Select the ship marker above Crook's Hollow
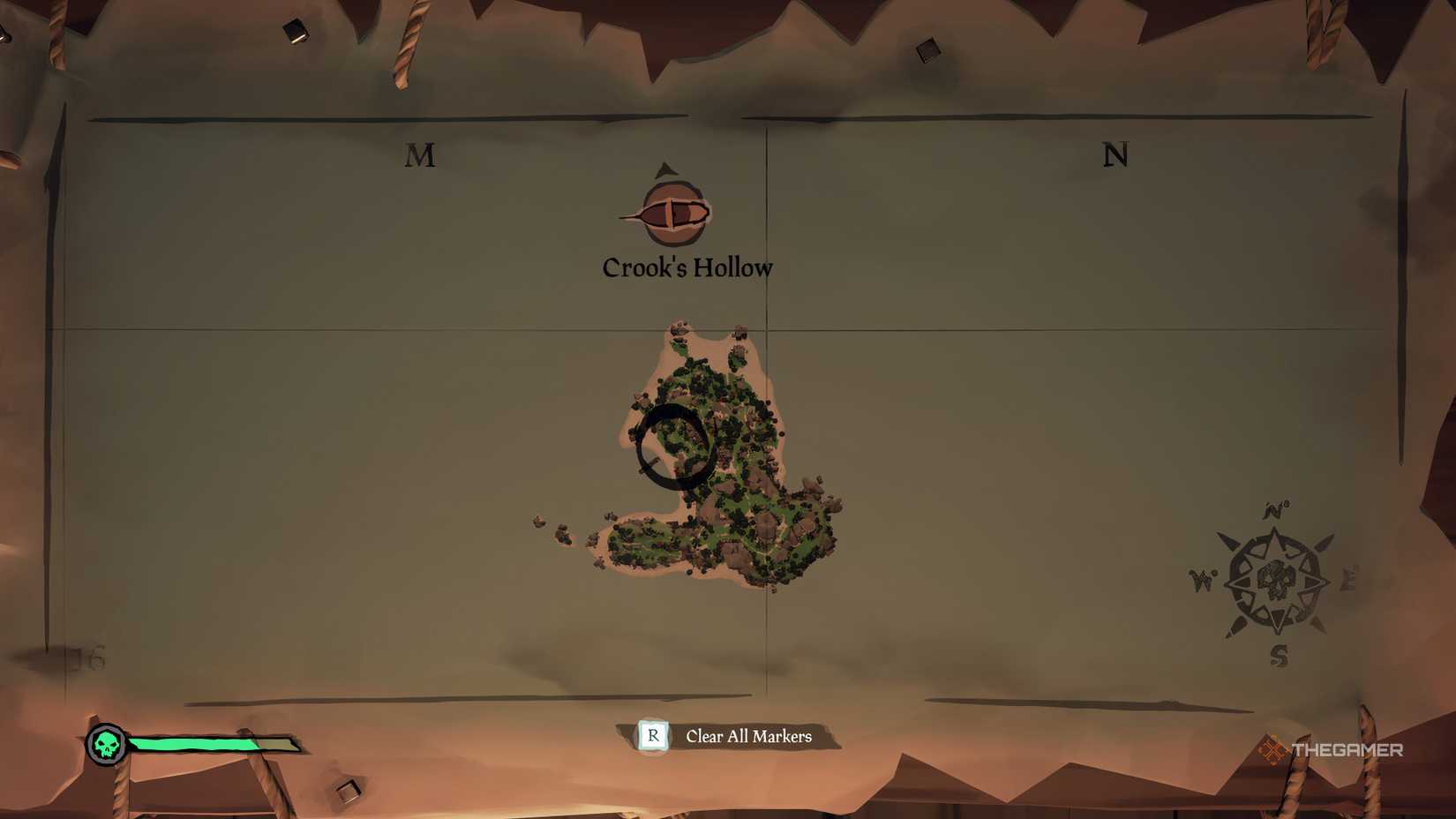 click(x=672, y=212)
